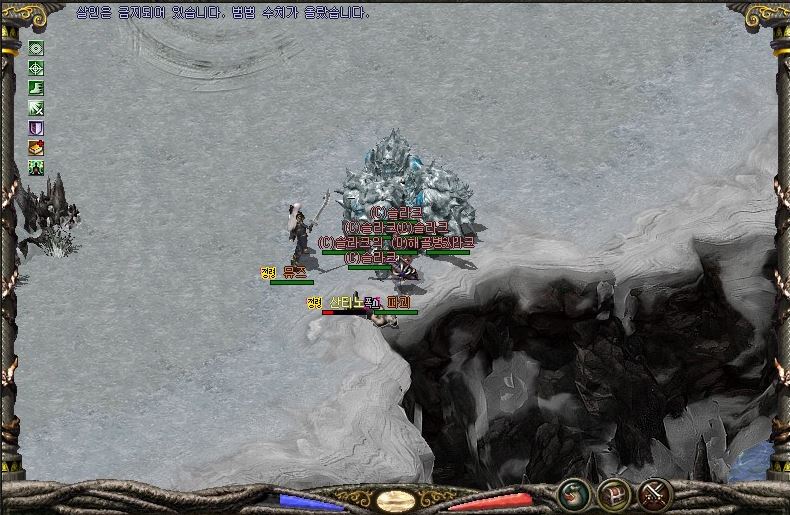Click the book with red cross icon
The height and width of the screenshot is (515, 790).
click(36, 148)
